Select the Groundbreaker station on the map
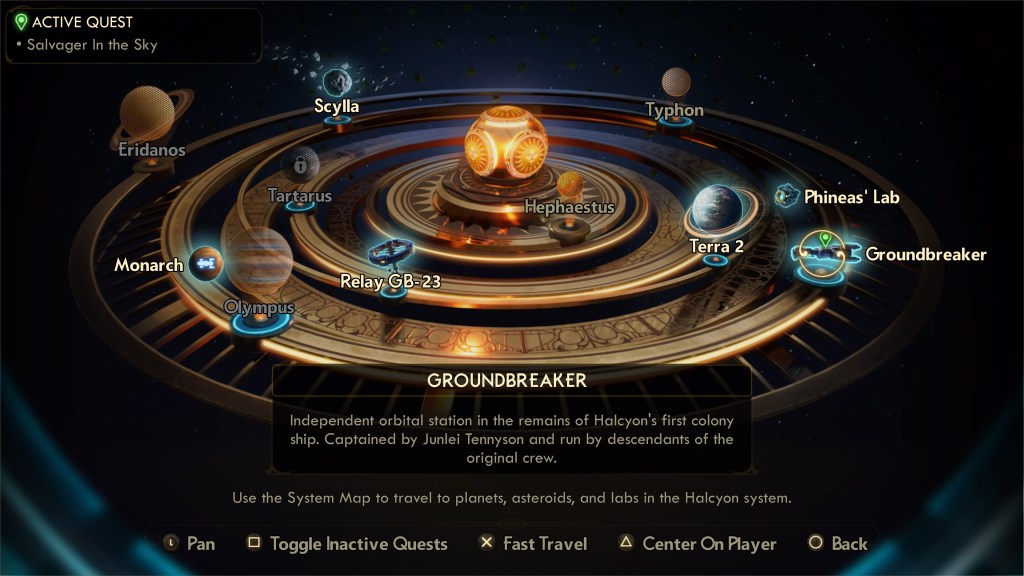Viewport: 1024px width, 576px height. [822, 254]
